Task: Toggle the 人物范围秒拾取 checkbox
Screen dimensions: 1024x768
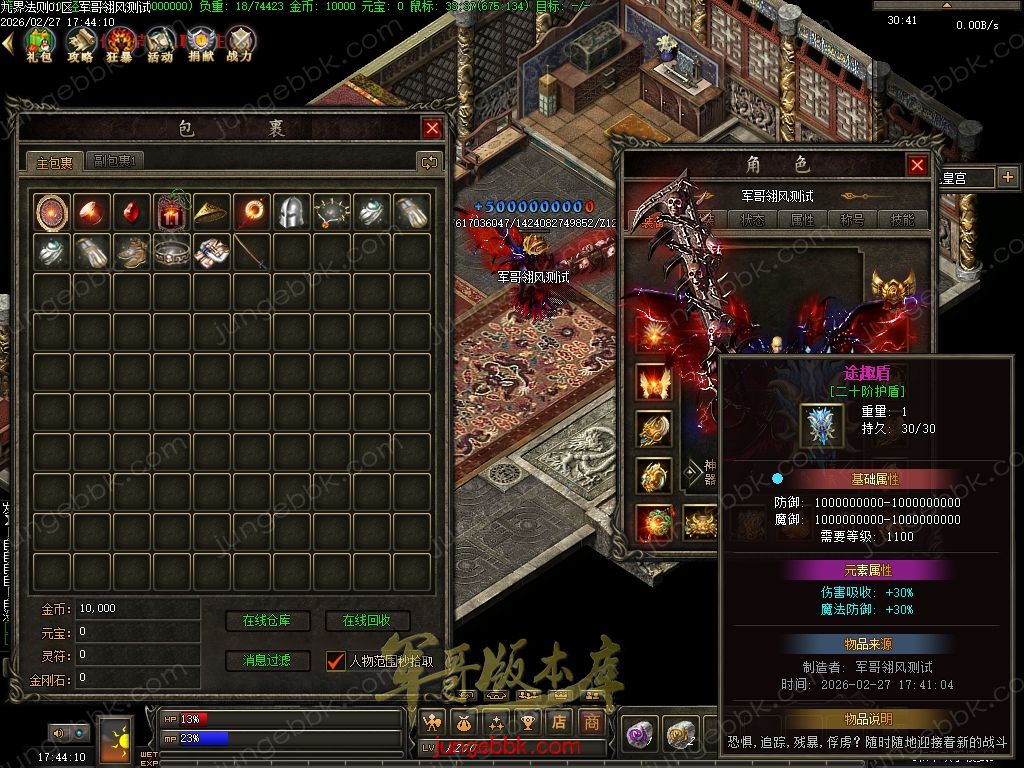Action: point(336,661)
